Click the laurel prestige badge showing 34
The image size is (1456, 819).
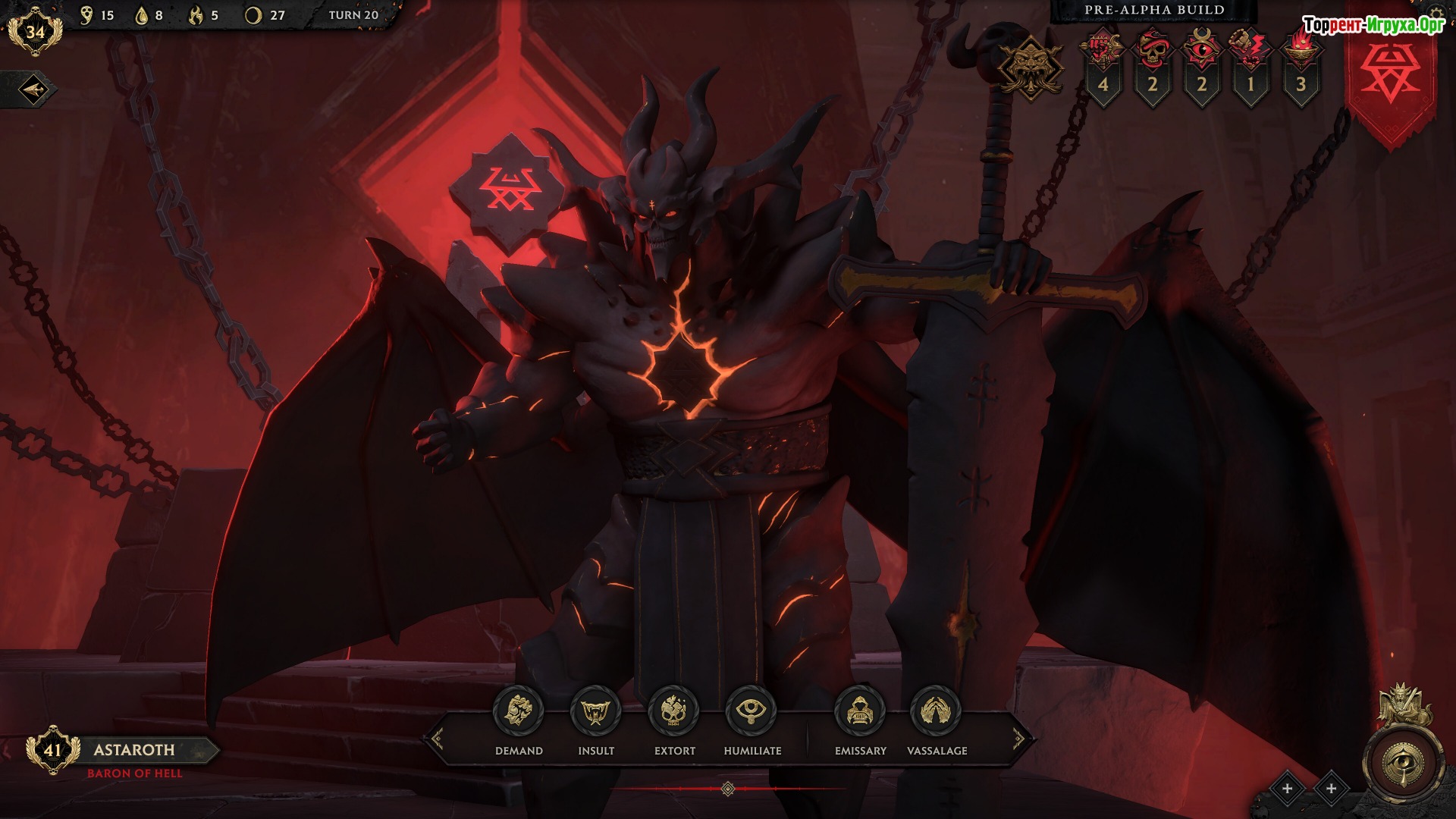point(35,32)
